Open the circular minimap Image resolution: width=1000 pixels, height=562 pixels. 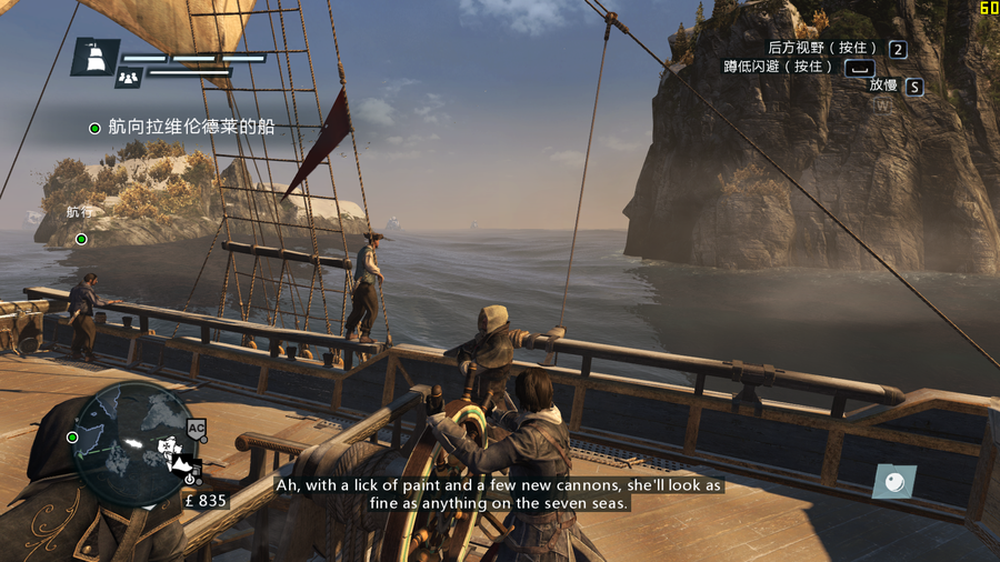[x=131, y=443]
